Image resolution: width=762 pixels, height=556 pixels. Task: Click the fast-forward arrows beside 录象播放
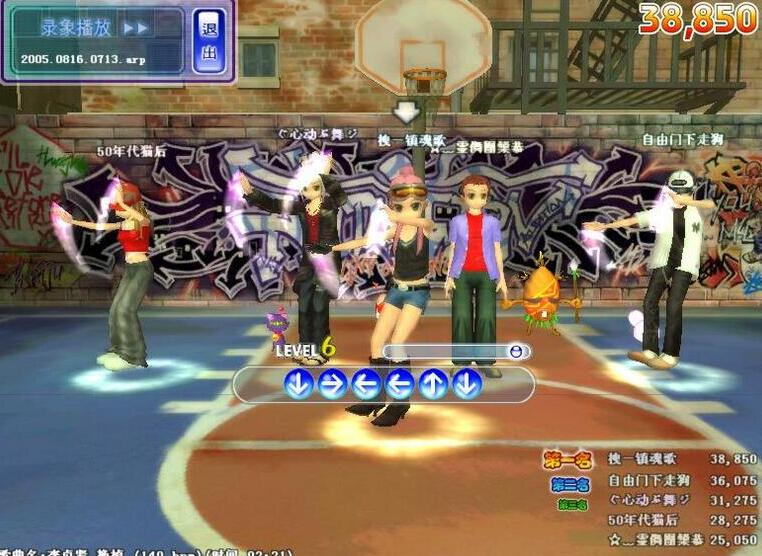(136, 28)
